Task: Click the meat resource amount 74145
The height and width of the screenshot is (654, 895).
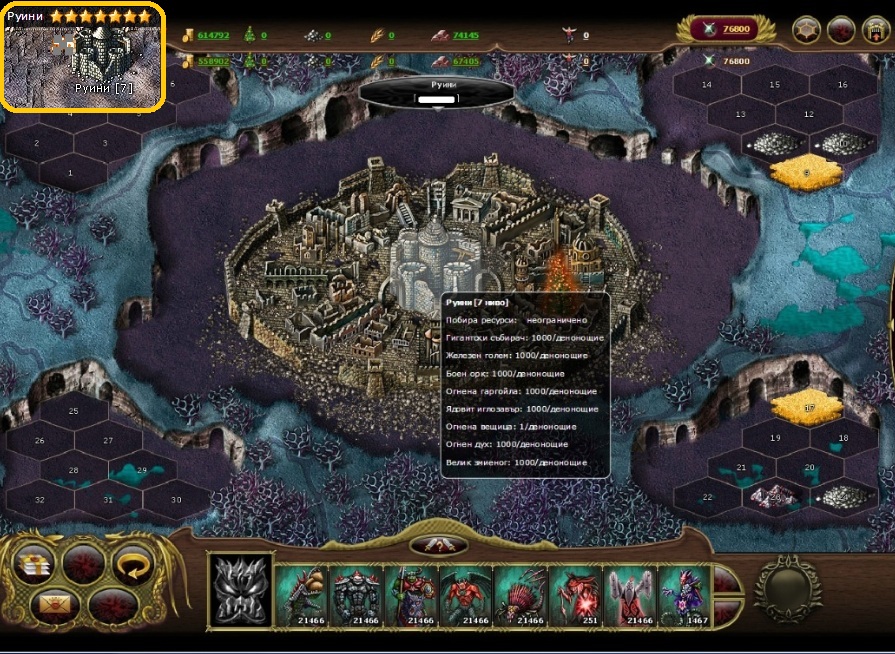Action: [x=465, y=36]
